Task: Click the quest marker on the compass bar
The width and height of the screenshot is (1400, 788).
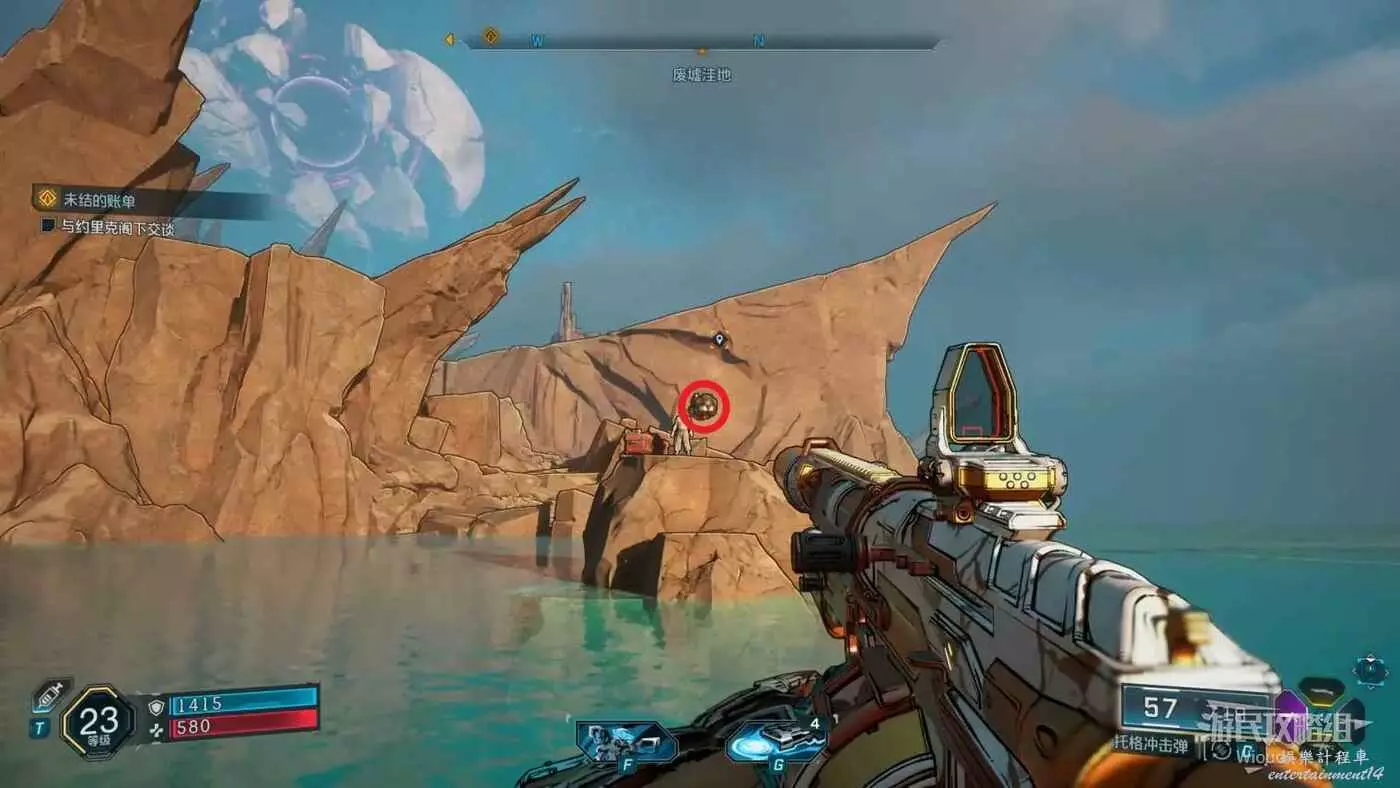Action: 490,37
